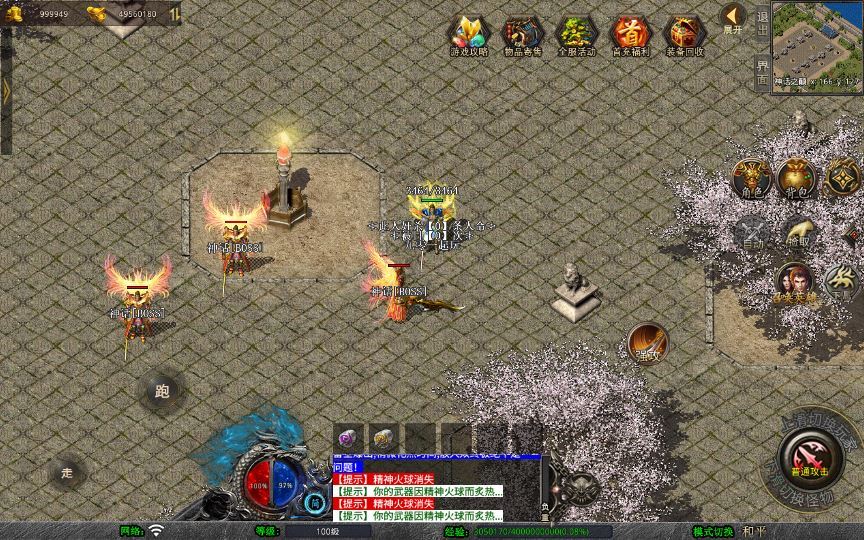
Task: Open the 游戏攻略 game guide icon
Action: [x=469, y=35]
